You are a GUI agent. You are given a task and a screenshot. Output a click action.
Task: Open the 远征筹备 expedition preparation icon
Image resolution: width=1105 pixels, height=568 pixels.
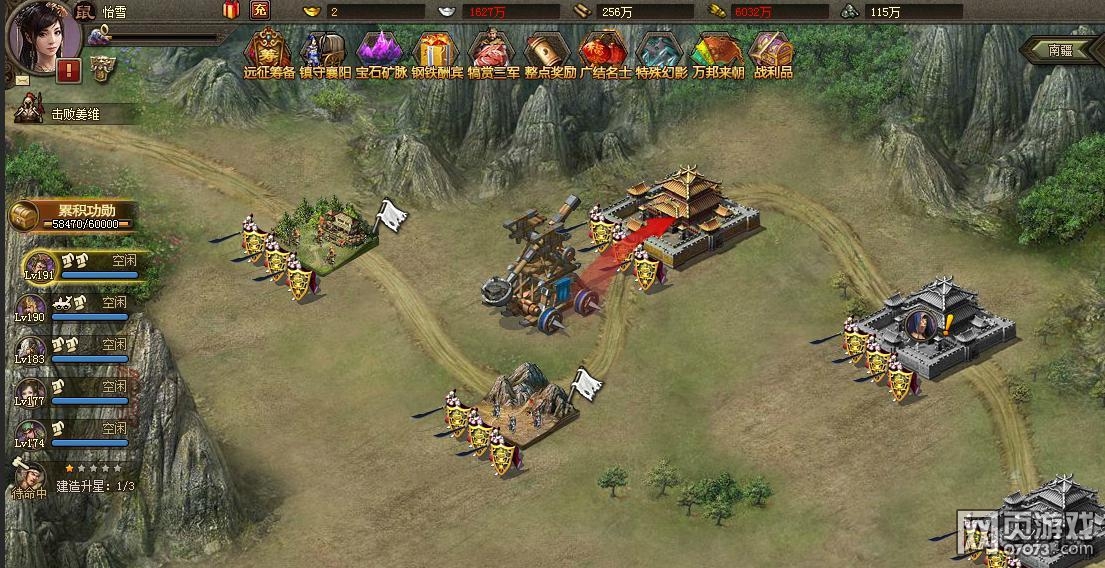(x=269, y=50)
